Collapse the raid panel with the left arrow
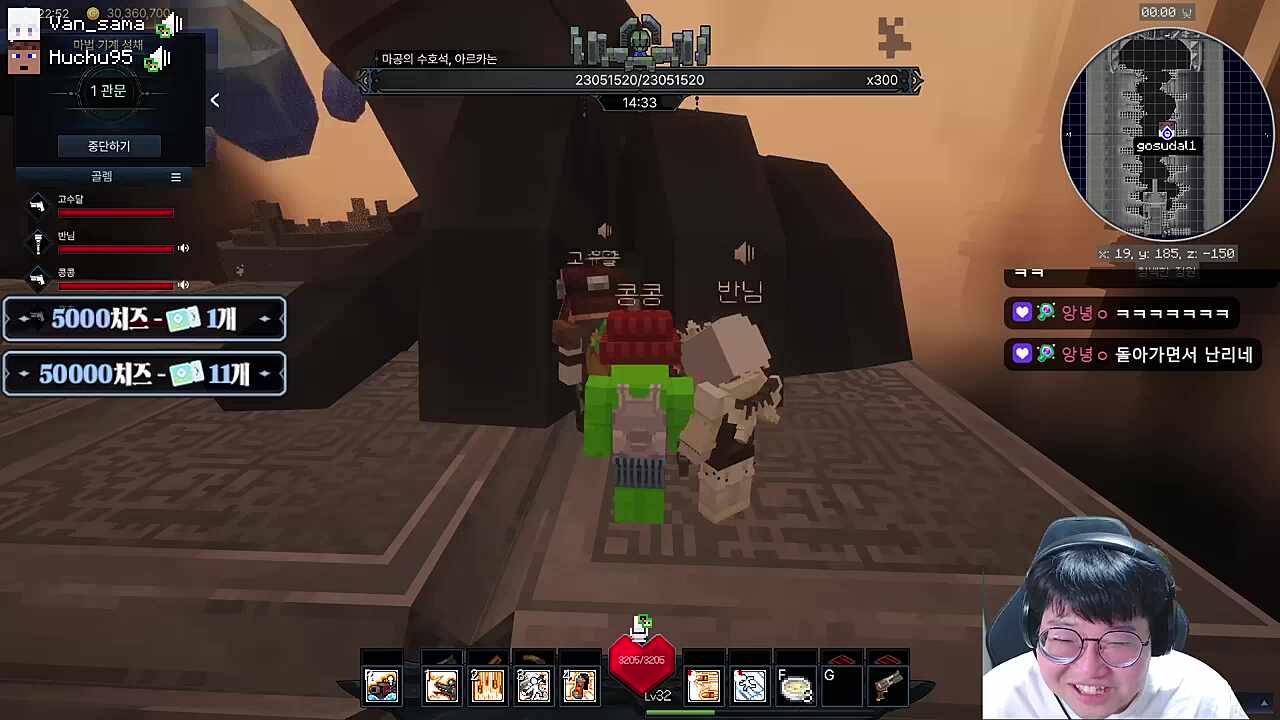Viewport: 1280px width, 720px height. coord(214,100)
